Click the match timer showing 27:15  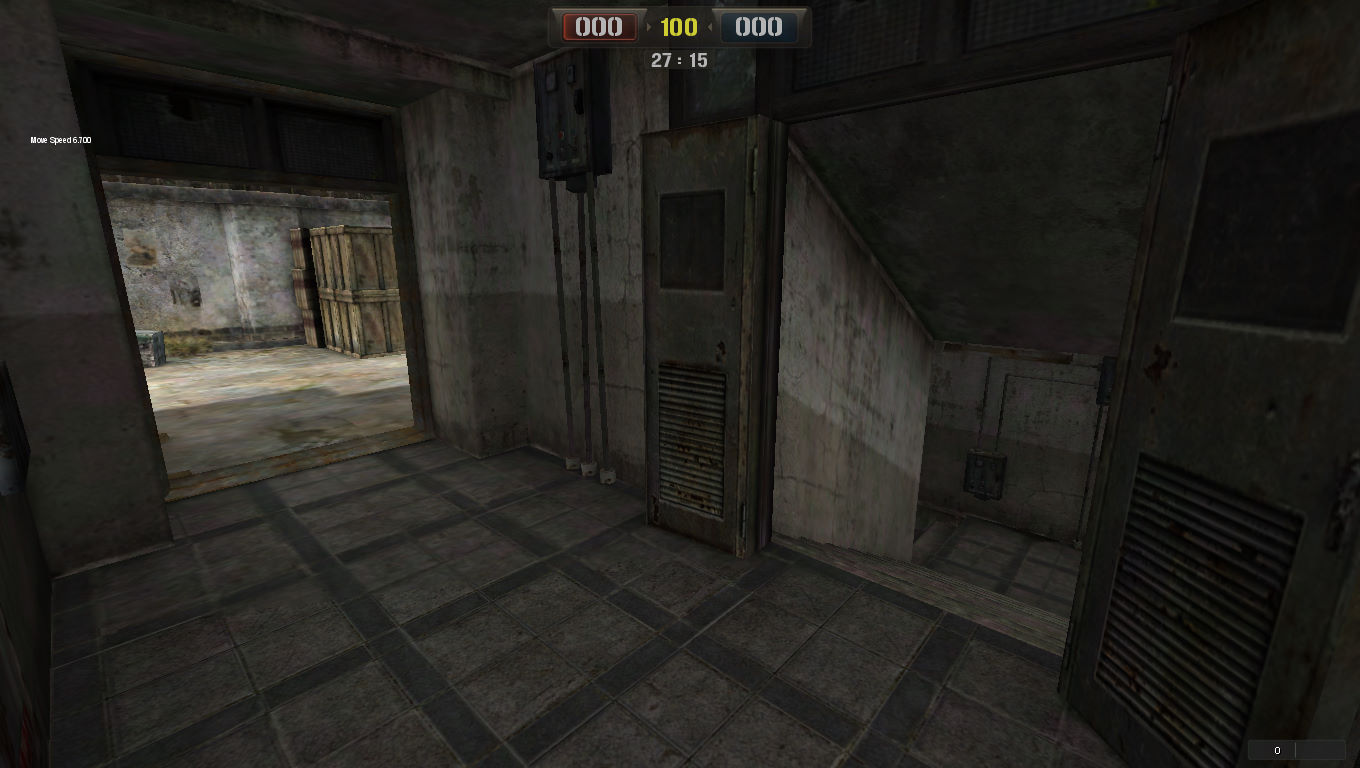[681, 60]
